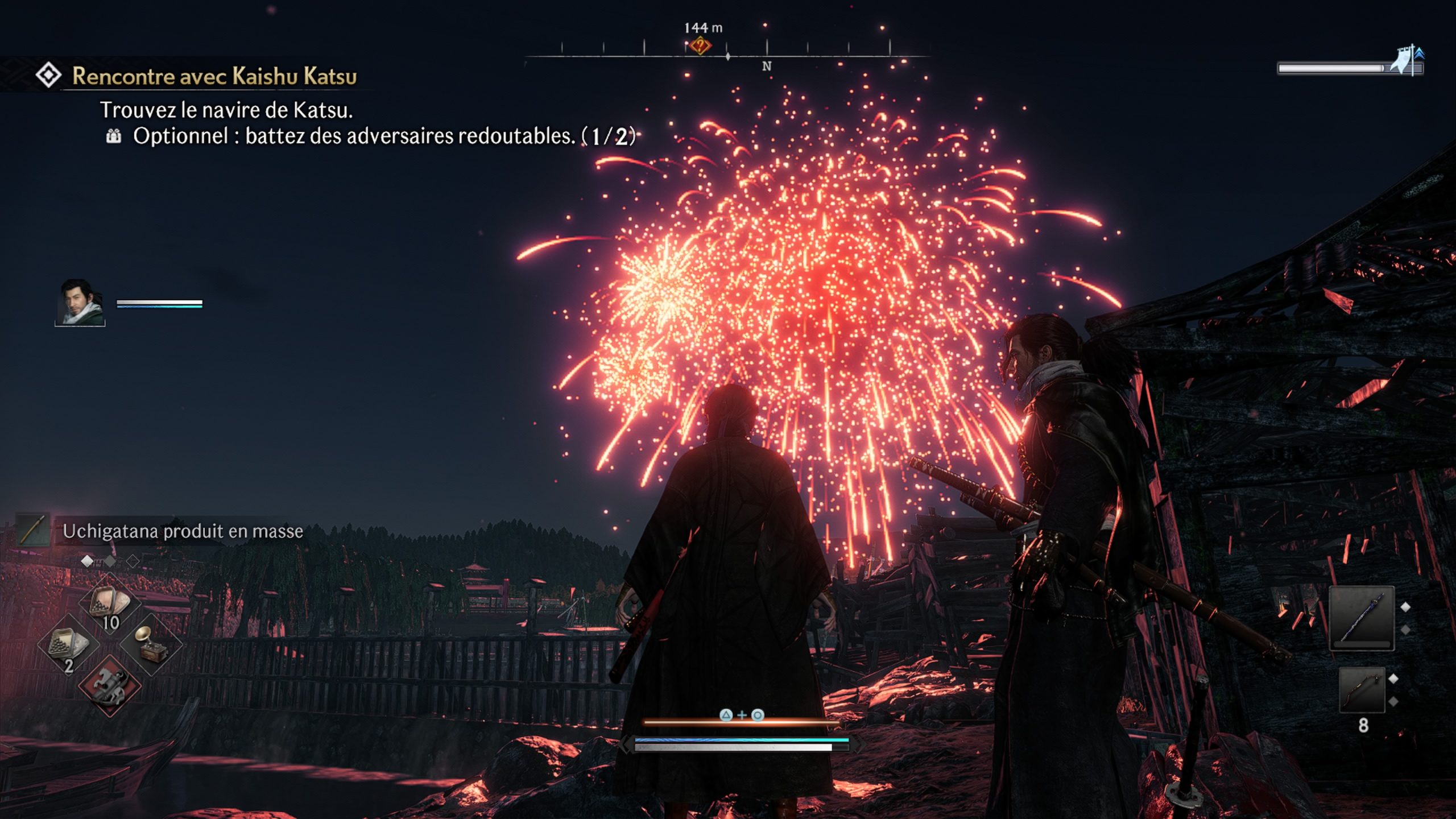Screen dimensions: 1456x819
Task: Click the question-mark marker on the compass
Action: coord(701,45)
